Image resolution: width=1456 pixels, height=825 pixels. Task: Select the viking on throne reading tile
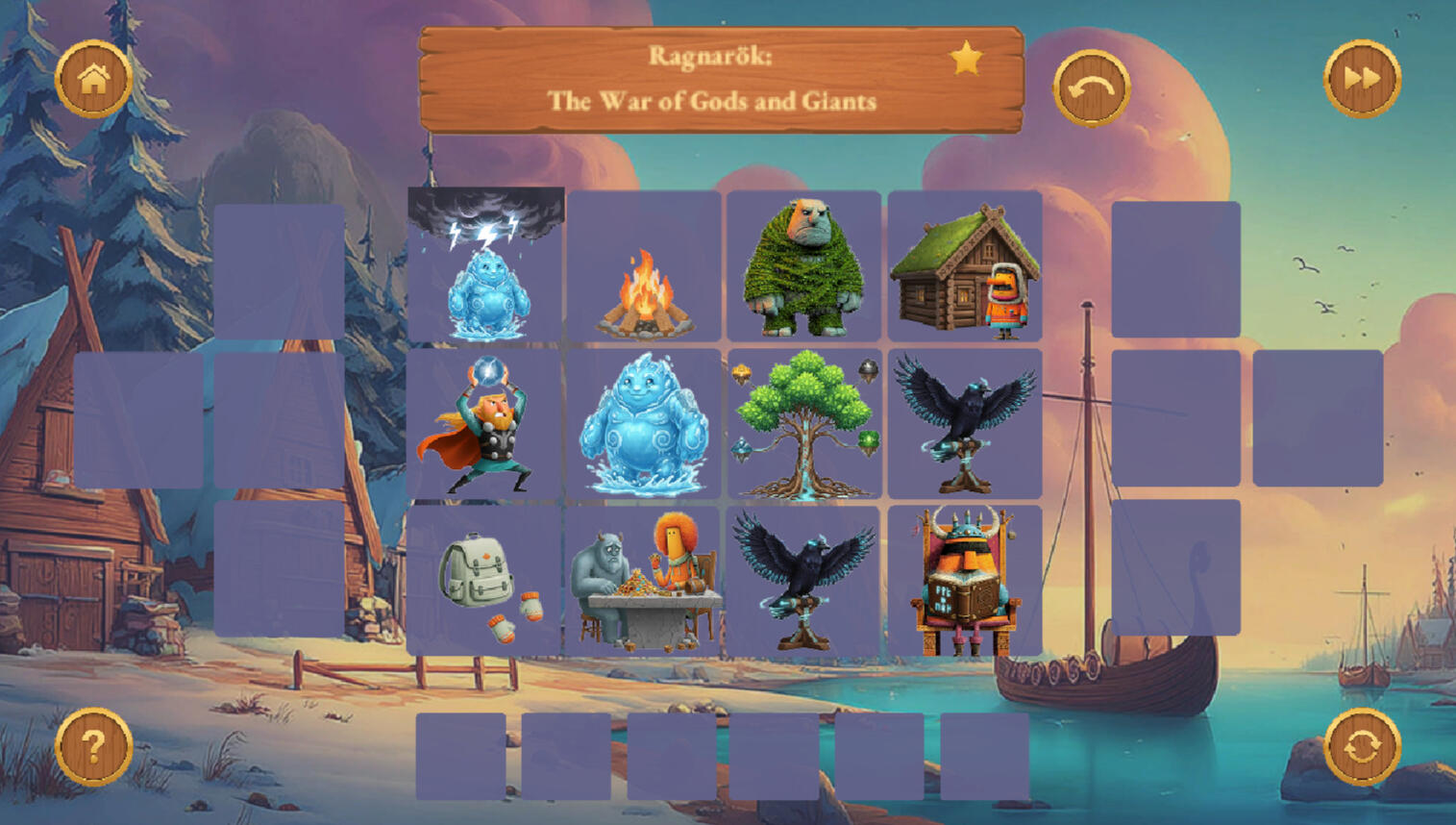click(x=964, y=582)
